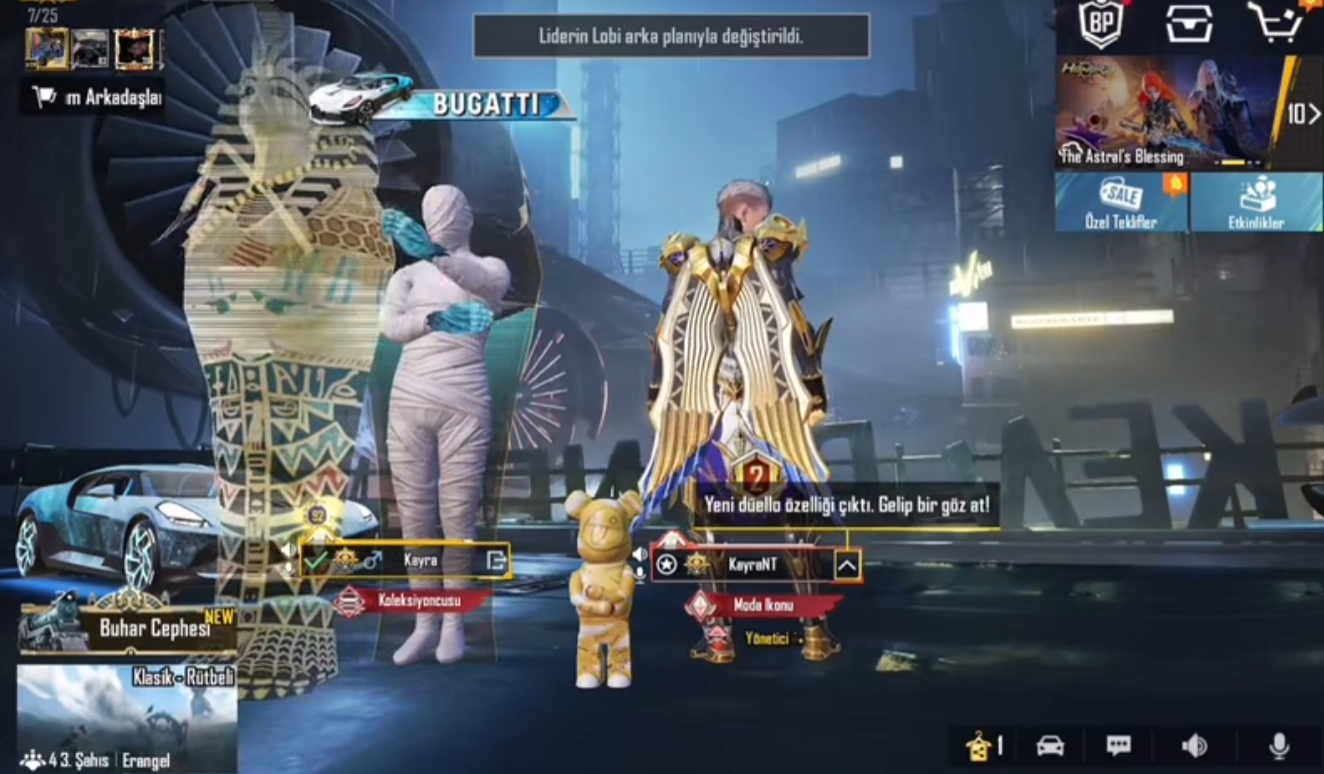1324x774 pixels.
Task: Expand The Astral's Blessing banner arrow
Action: 1311,115
